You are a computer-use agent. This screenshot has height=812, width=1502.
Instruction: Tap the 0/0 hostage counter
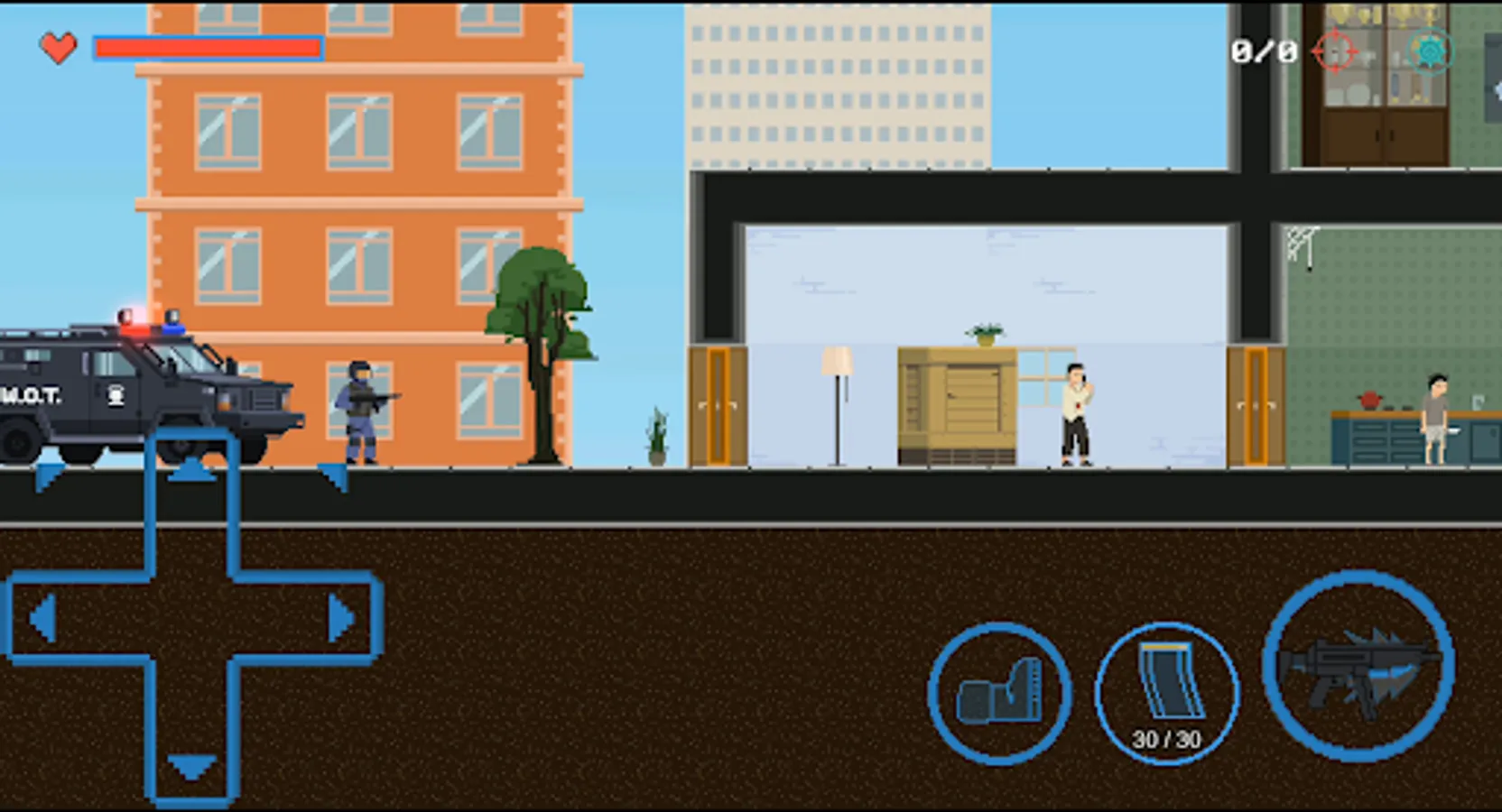tap(1262, 51)
